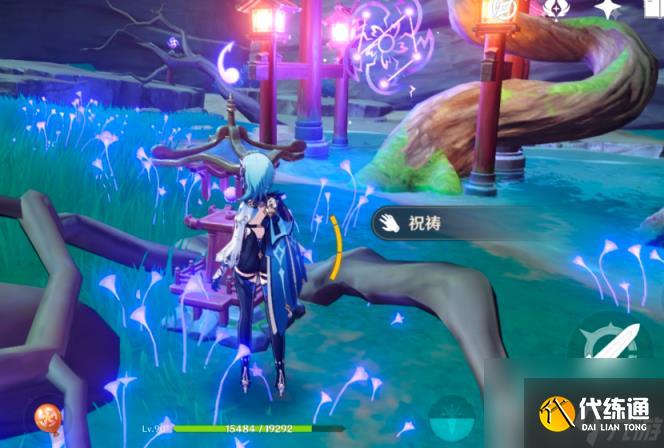Viewport: 664px width, 448px height.
Task: Activate the teal elemental skill button
Action: click(453, 418)
